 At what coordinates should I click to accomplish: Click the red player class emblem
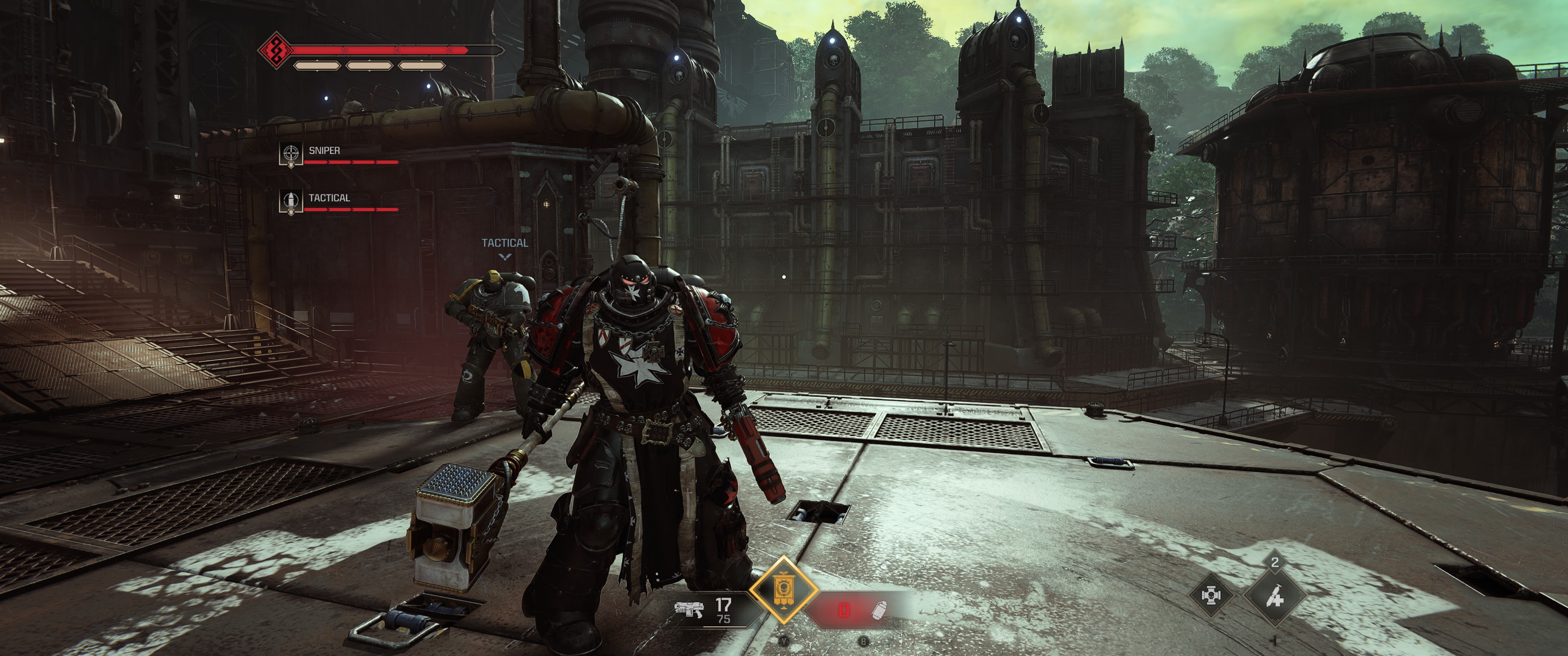pos(275,51)
